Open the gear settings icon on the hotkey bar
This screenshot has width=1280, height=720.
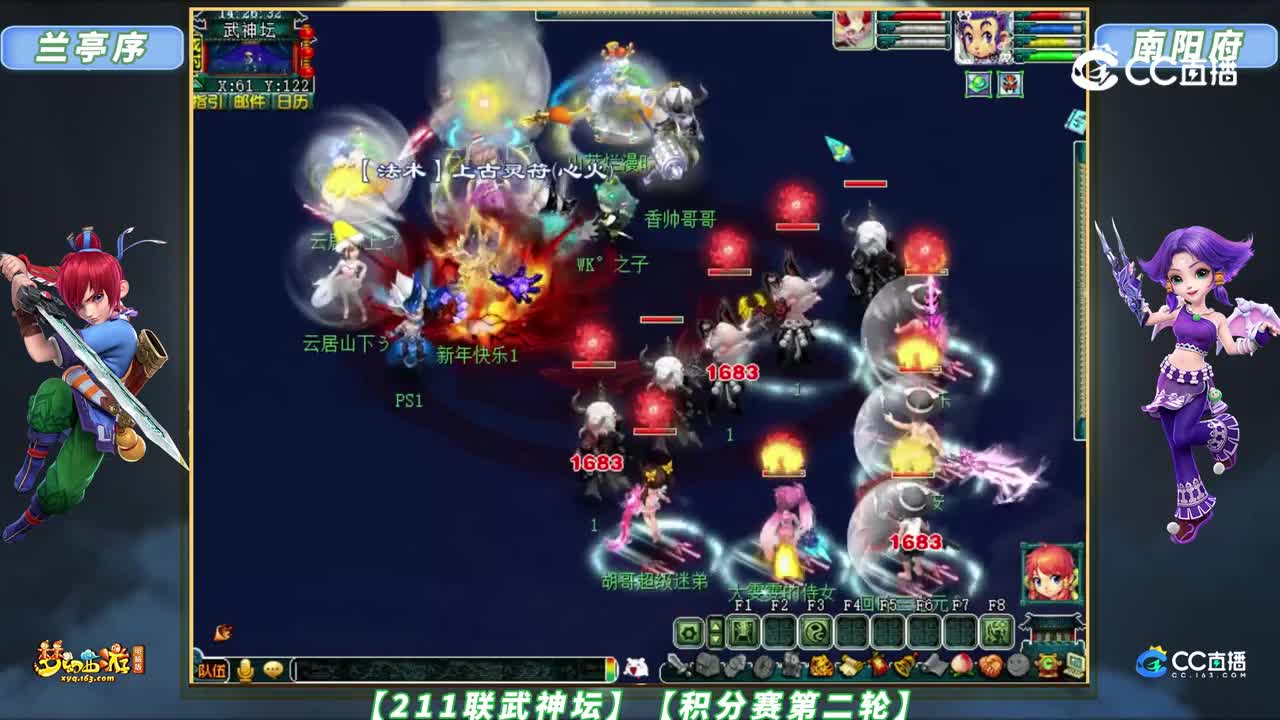690,630
